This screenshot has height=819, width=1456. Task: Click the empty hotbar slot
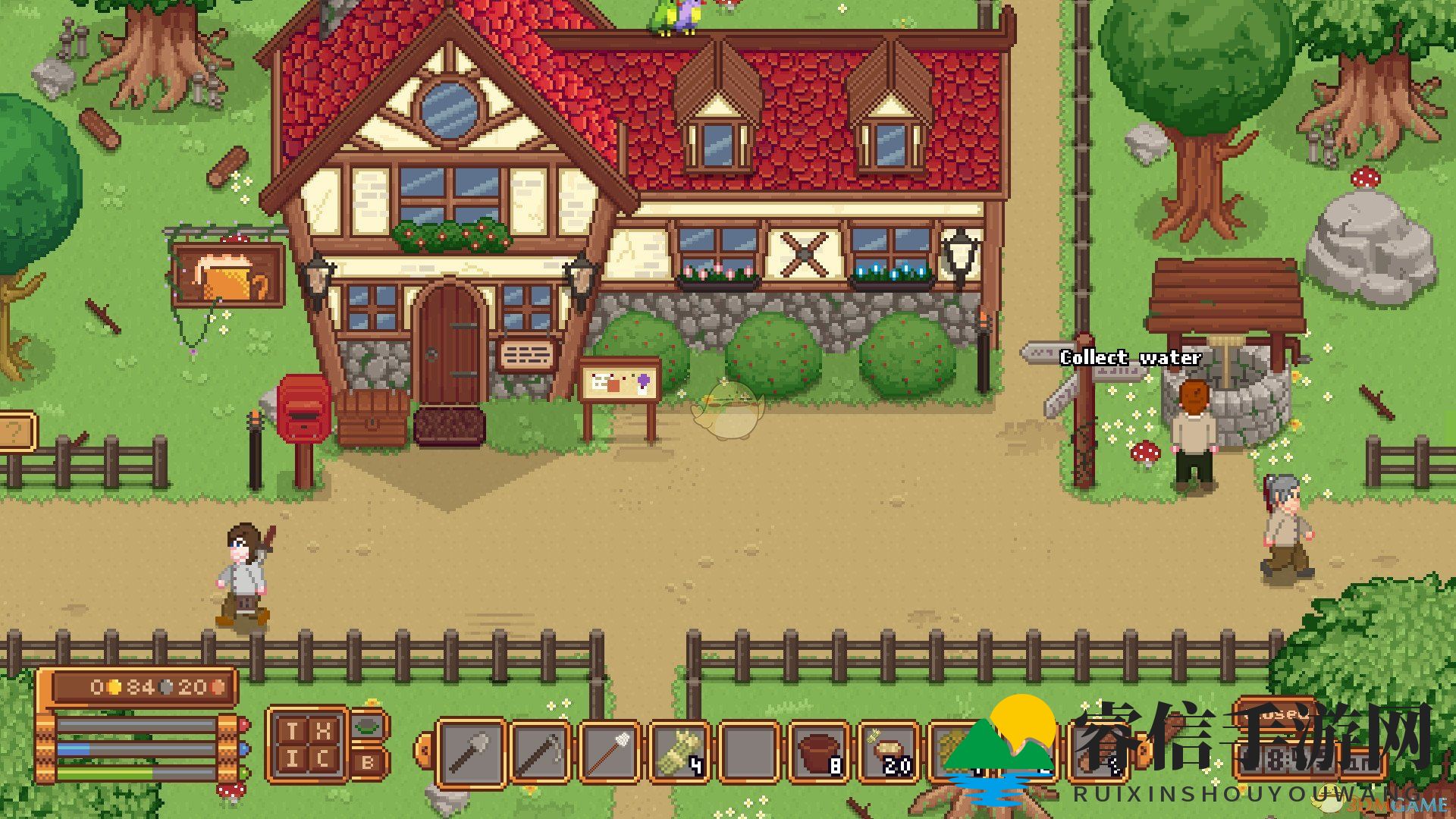[748, 752]
